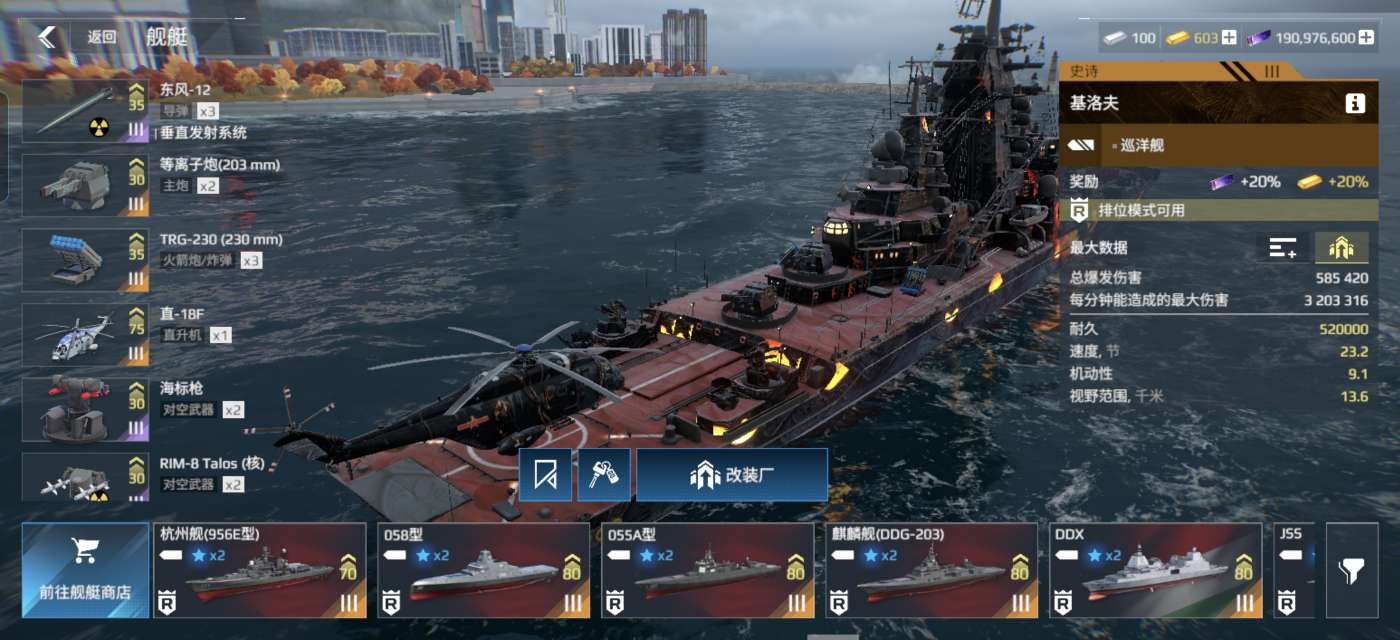Select the DDX ship card
Image resolution: width=1400 pixels, height=640 pixels.
1155,570
